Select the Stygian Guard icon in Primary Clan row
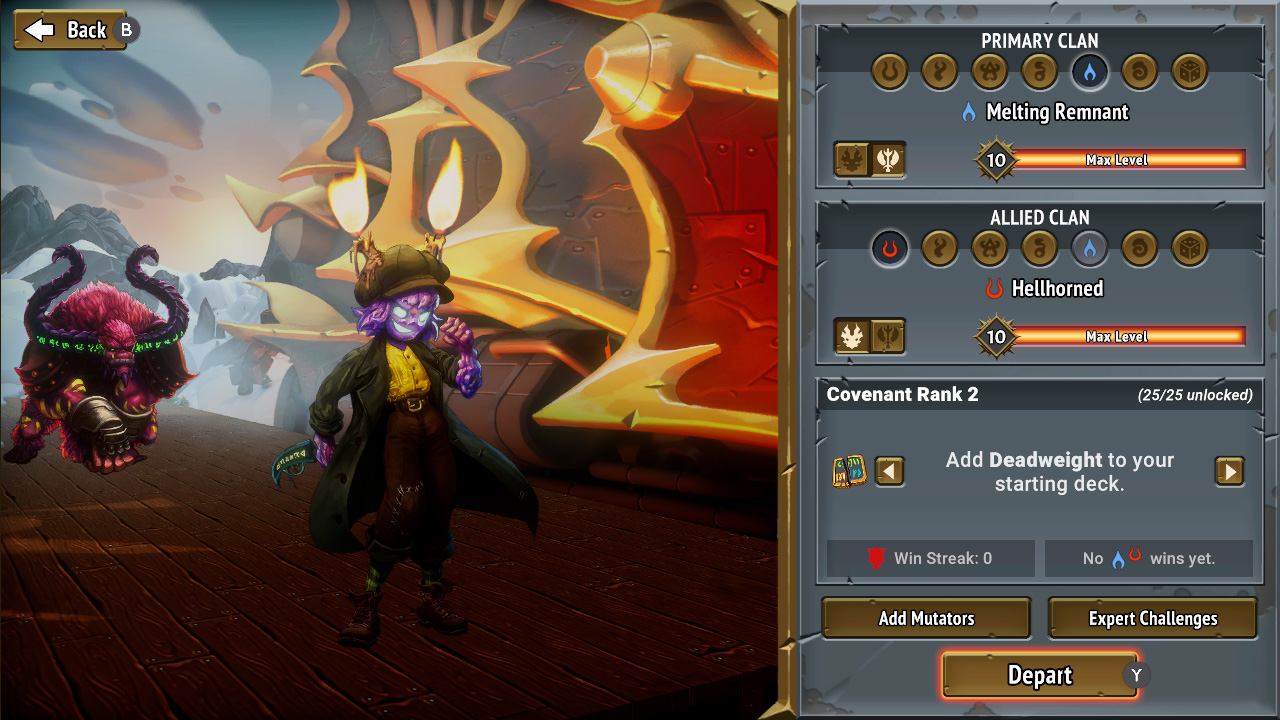The image size is (1280, 720). pos(989,72)
